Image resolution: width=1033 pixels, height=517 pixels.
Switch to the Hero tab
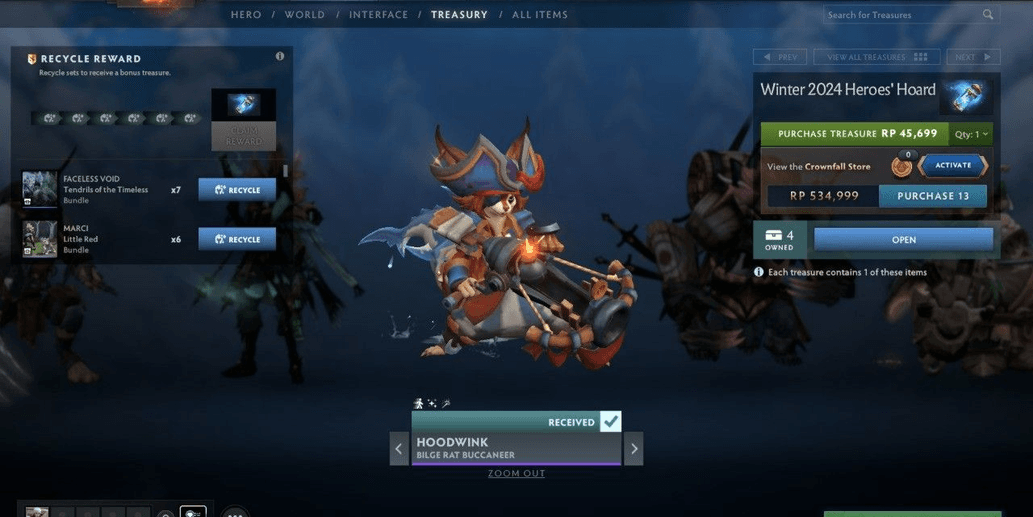246,15
